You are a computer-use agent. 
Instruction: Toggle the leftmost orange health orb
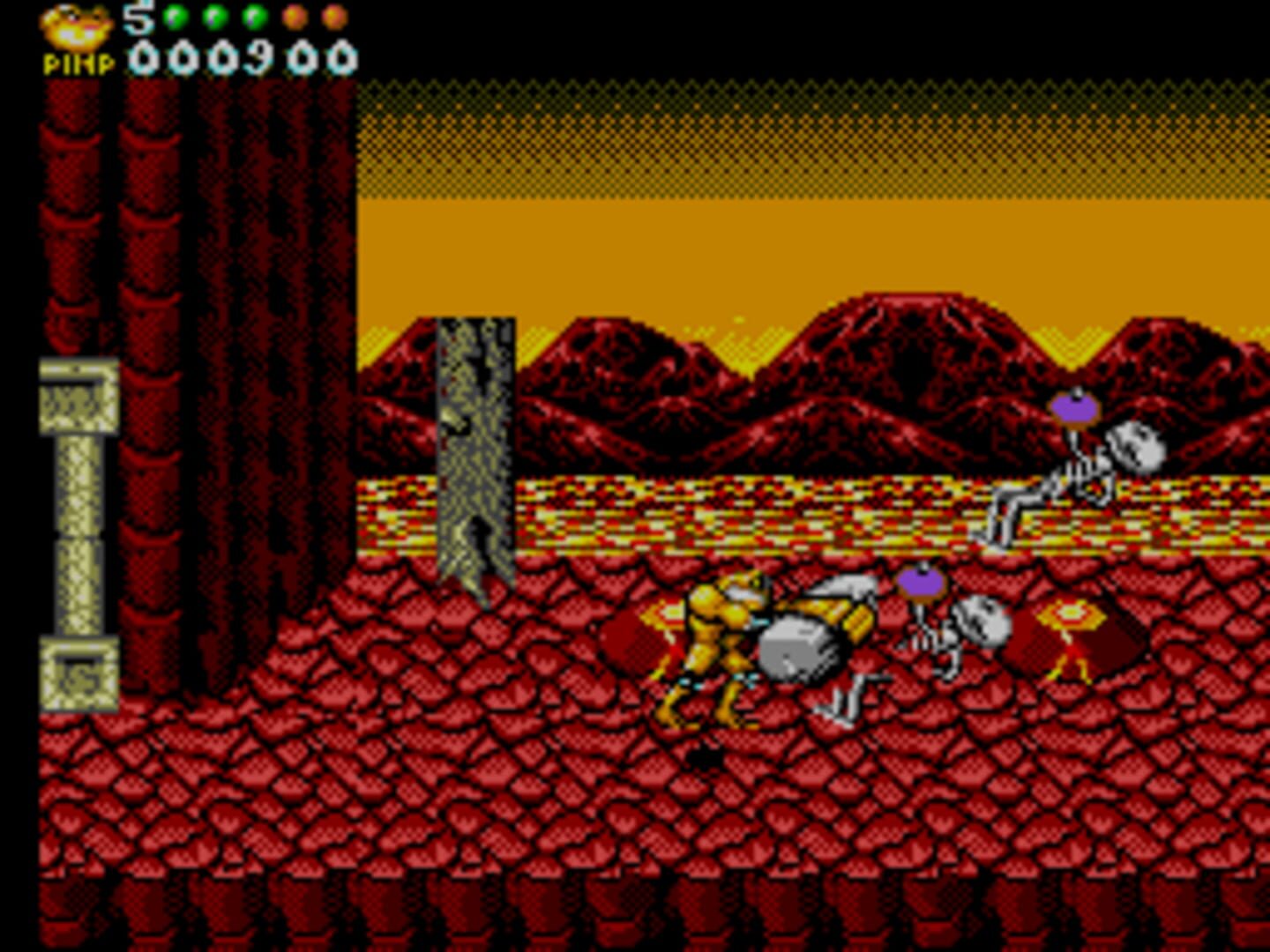[294, 15]
